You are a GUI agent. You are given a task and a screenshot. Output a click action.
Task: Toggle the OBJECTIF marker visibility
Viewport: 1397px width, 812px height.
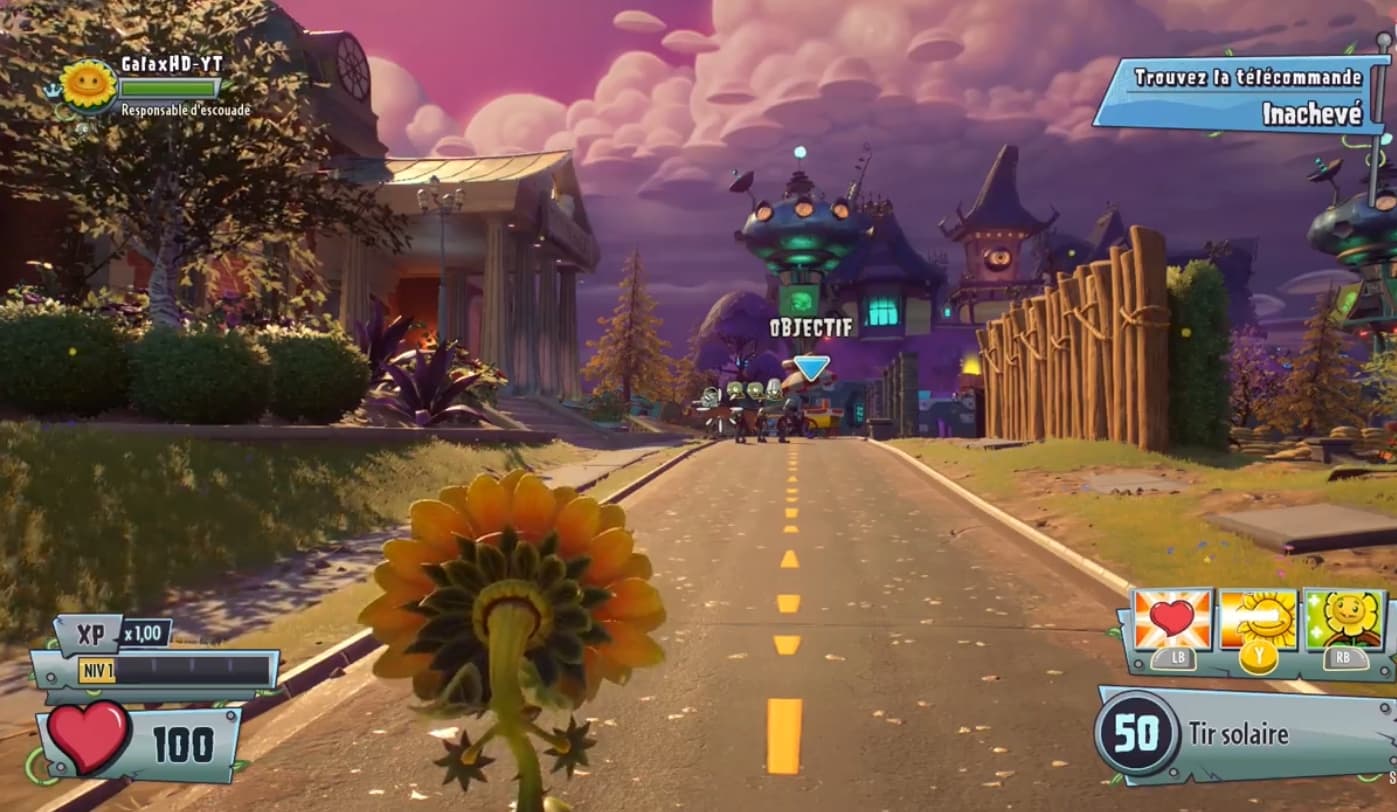click(808, 325)
